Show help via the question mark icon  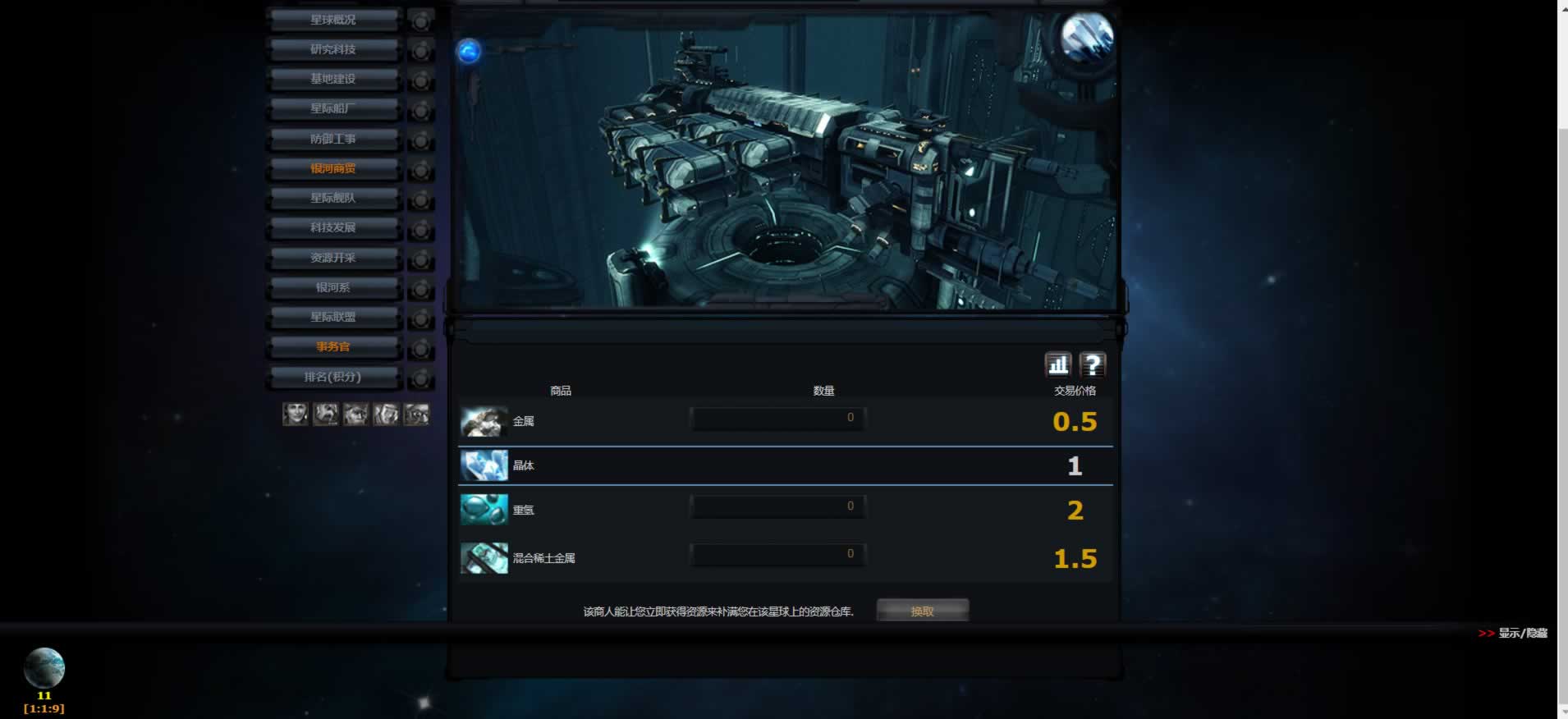pyautogui.click(x=1093, y=364)
